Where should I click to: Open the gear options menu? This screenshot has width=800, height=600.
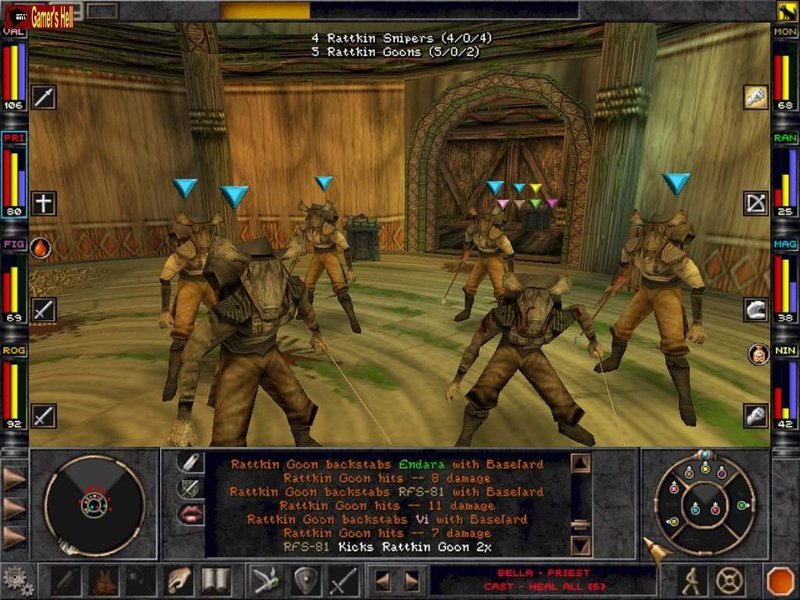pyautogui.click(x=16, y=580)
